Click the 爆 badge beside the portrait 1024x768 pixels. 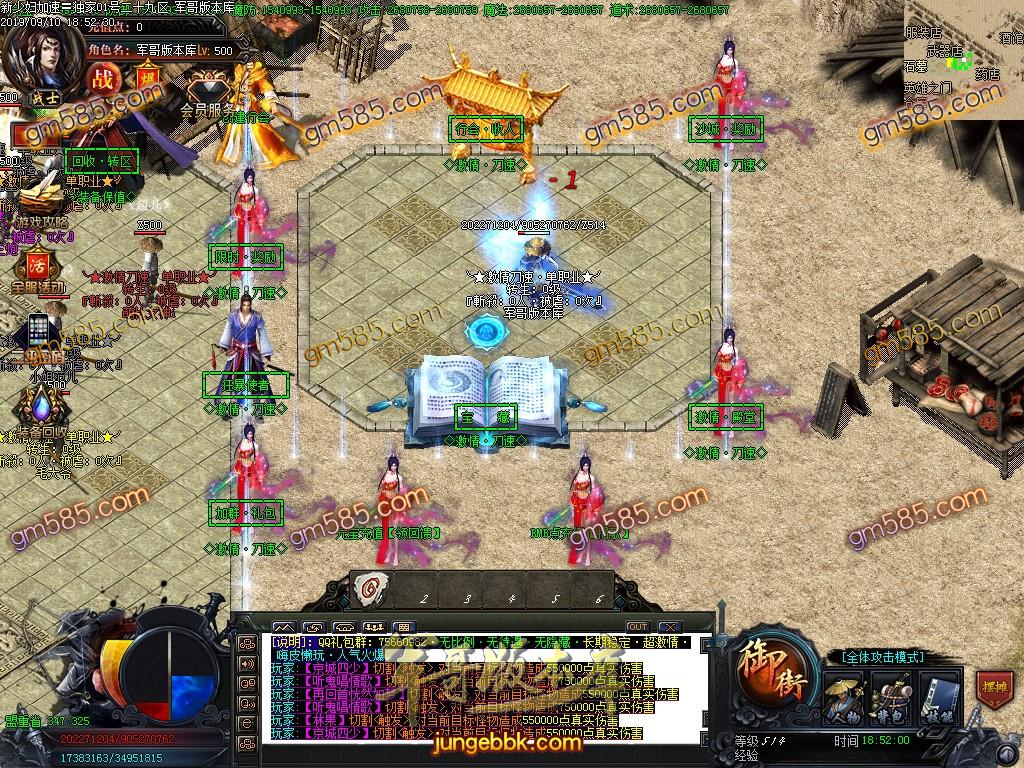(148, 78)
